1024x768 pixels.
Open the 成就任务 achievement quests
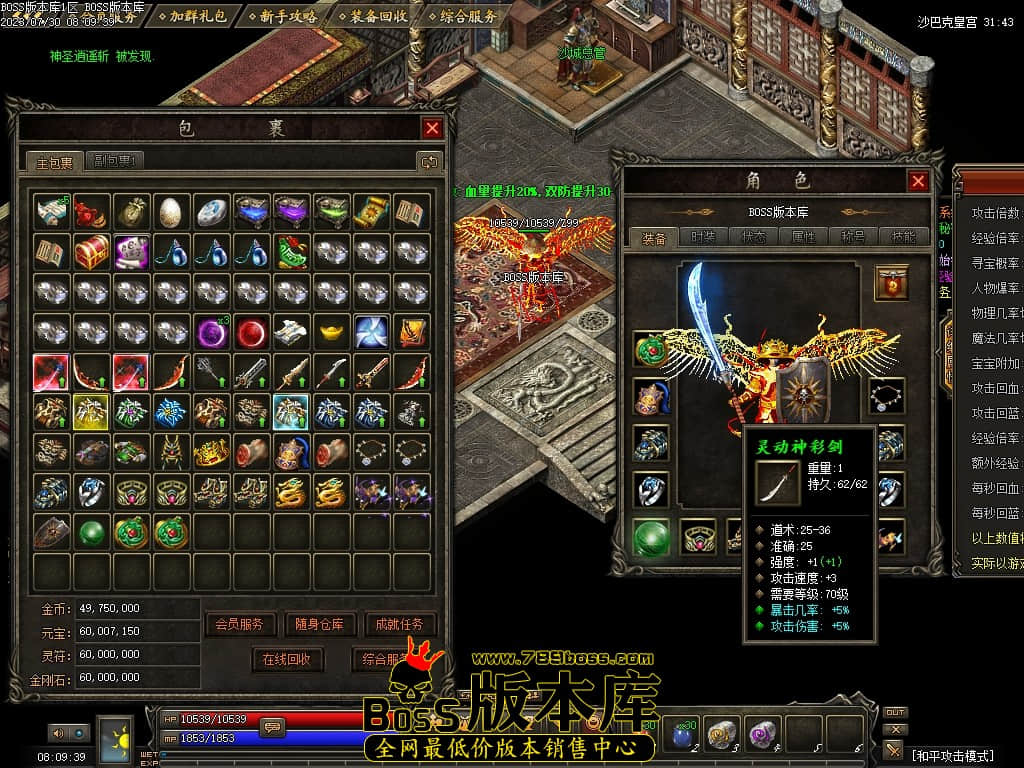point(400,624)
